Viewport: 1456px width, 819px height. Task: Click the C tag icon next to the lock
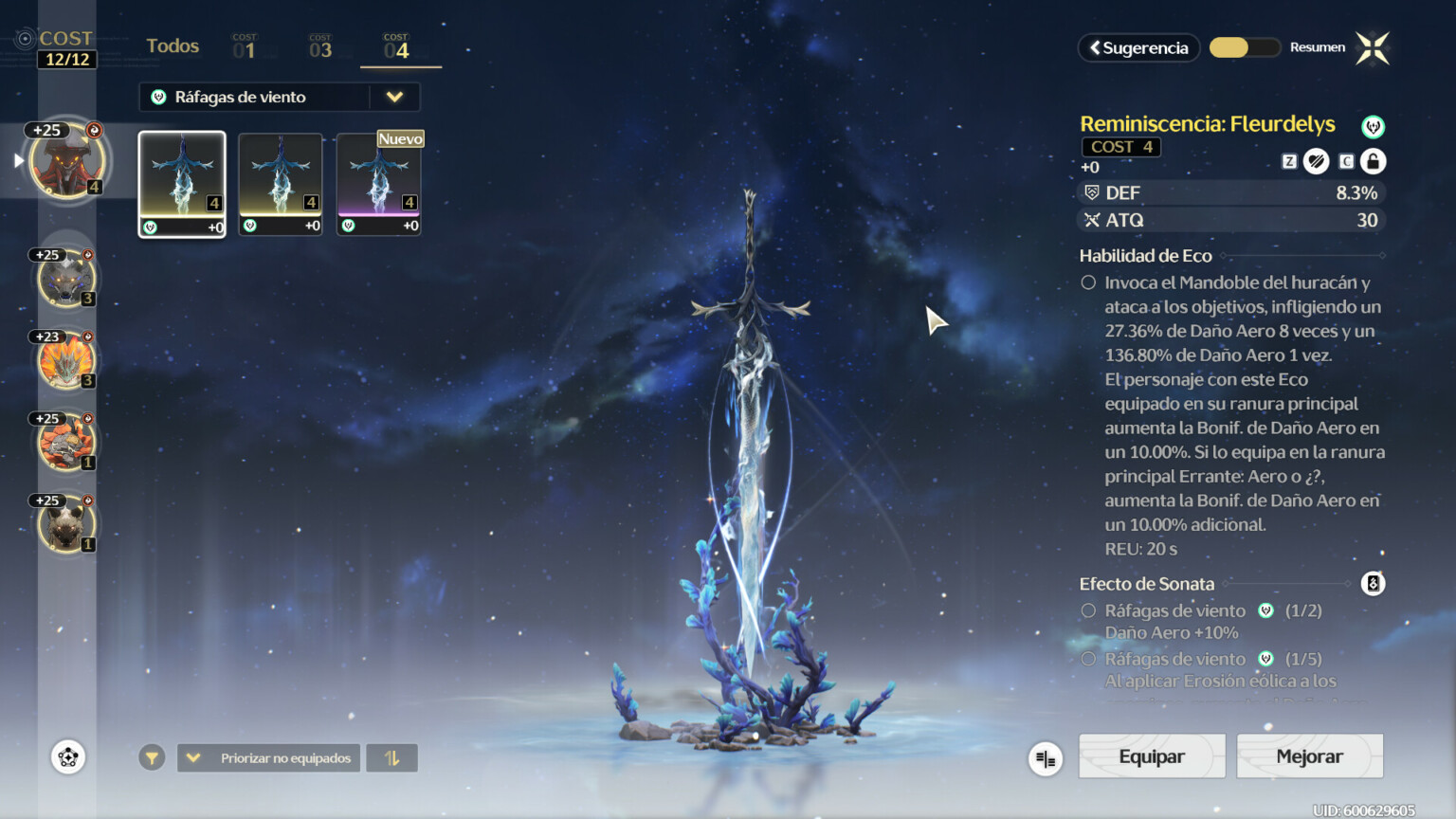1346,161
